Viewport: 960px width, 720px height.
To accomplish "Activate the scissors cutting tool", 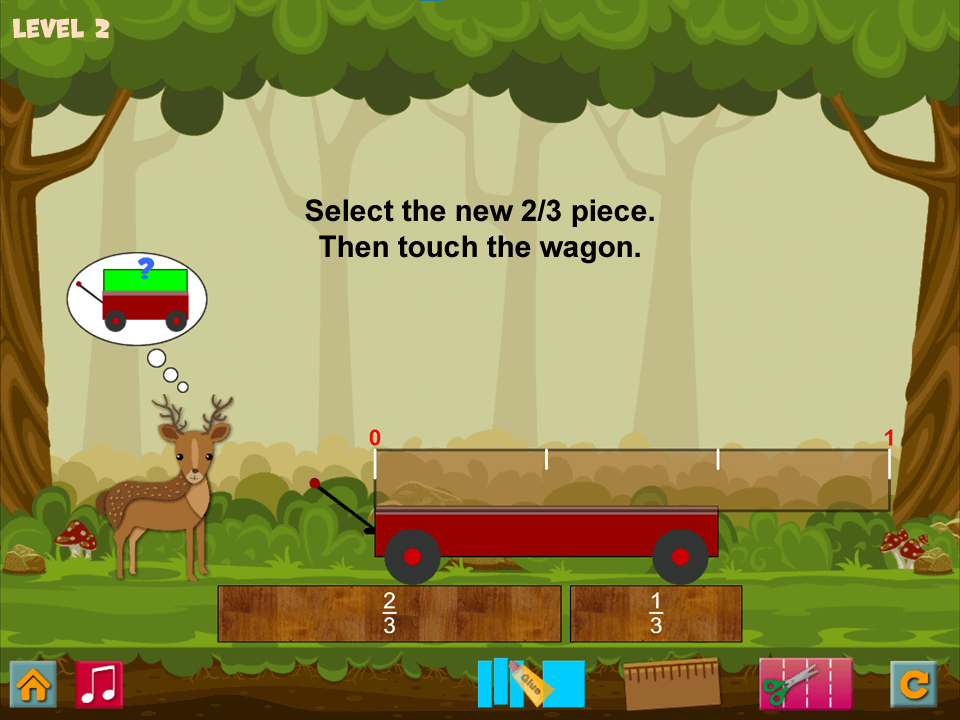I will pos(805,684).
